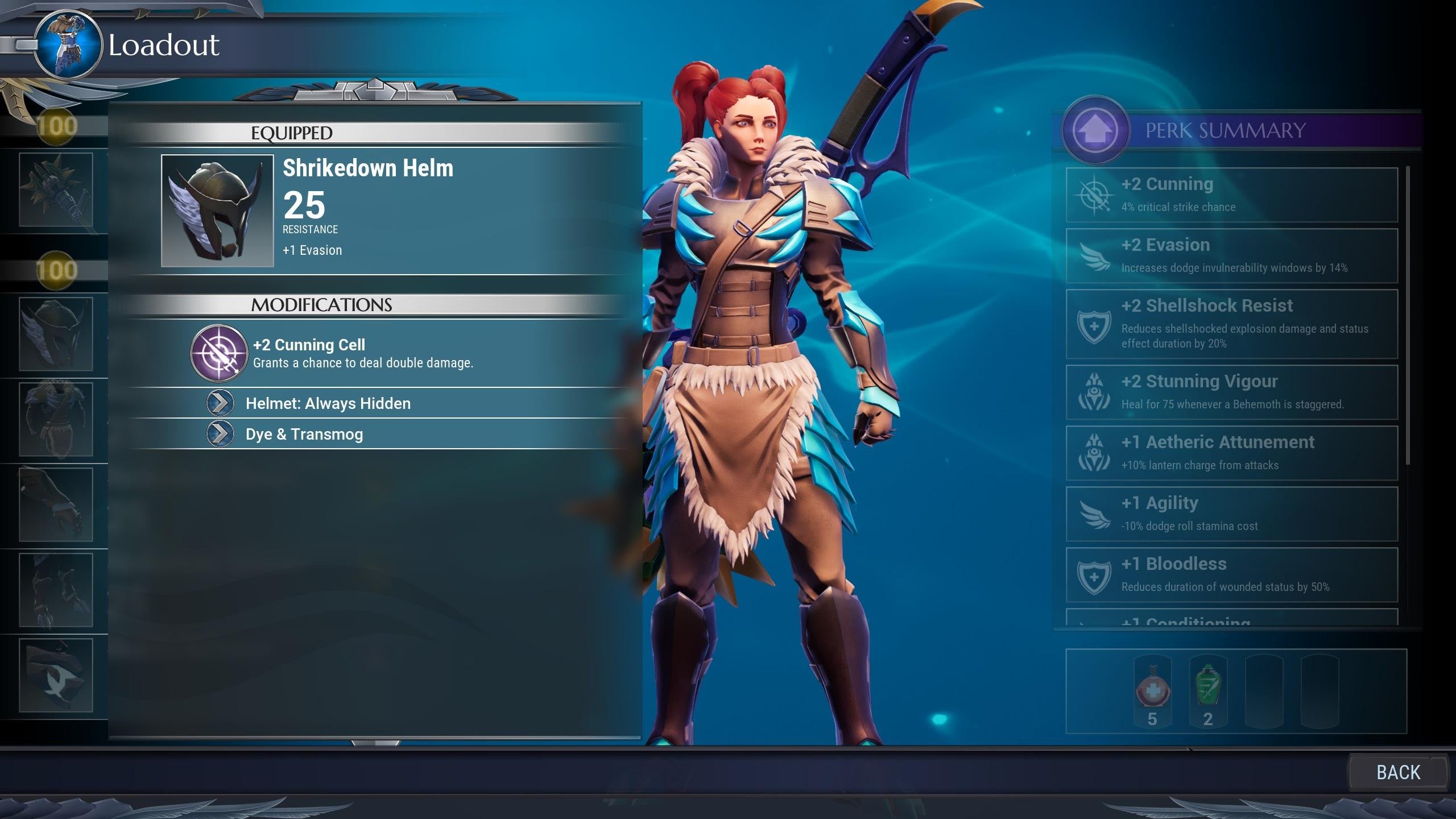
Task: Show the +2 Stunning Vigour perk
Action: tap(1231, 392)
